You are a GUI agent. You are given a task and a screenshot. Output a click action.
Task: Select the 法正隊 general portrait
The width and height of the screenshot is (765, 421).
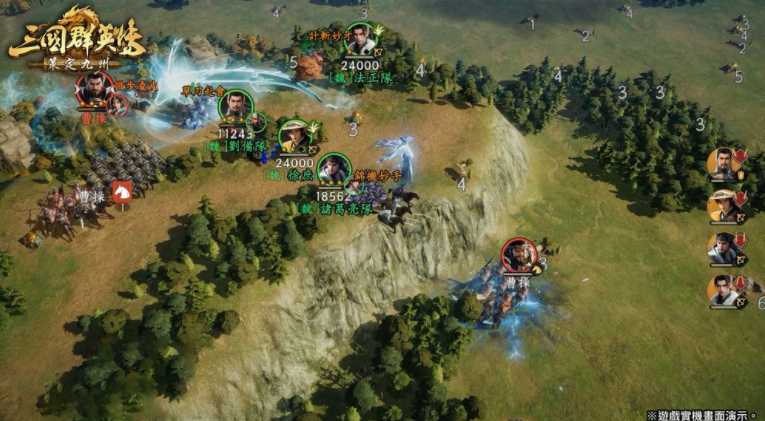(361, 40)
